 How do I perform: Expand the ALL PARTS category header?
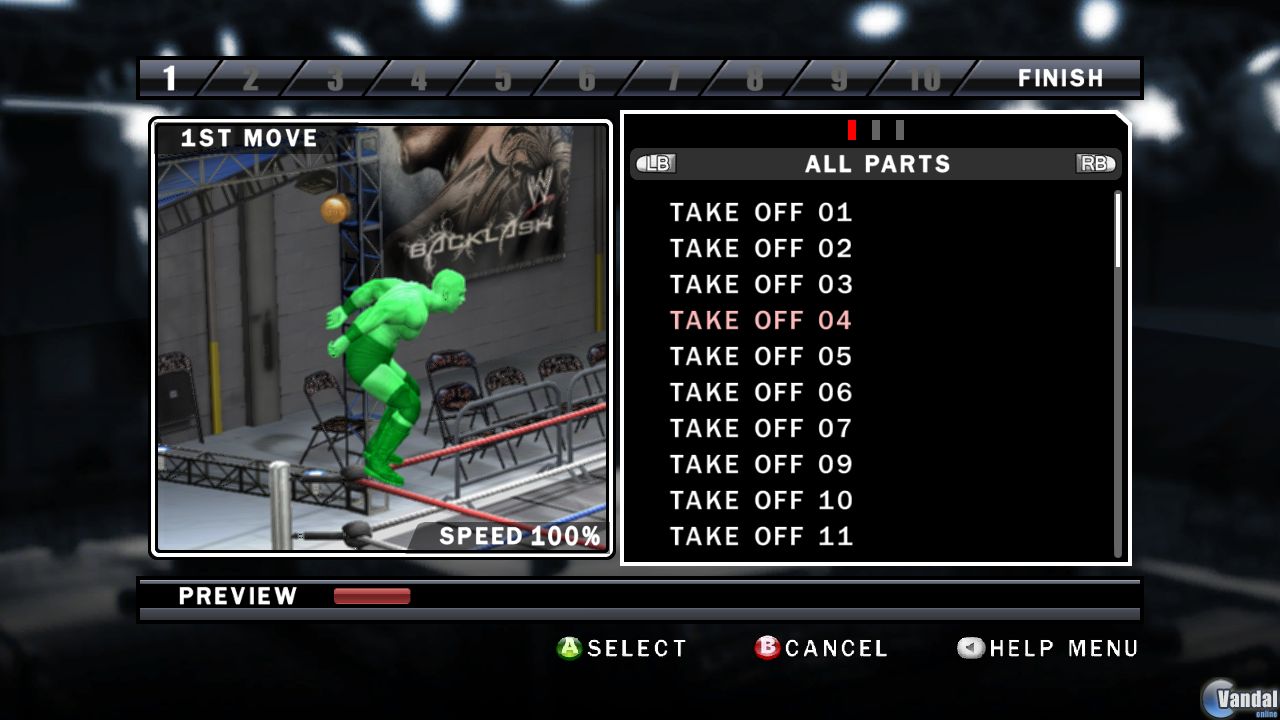click(x=877, y=164)
